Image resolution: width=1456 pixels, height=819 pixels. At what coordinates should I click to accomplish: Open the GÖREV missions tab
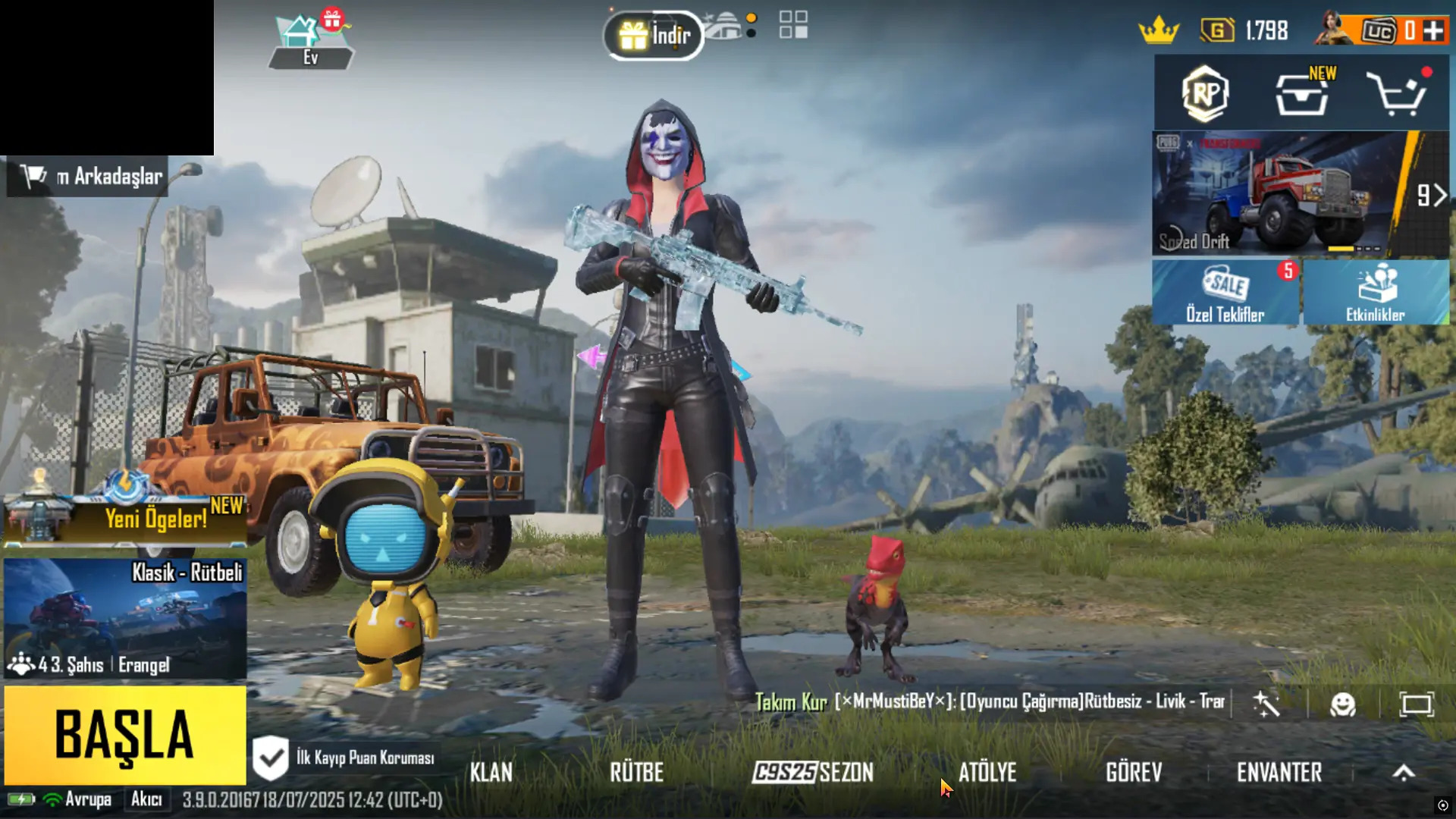(x=1132, y=772)
